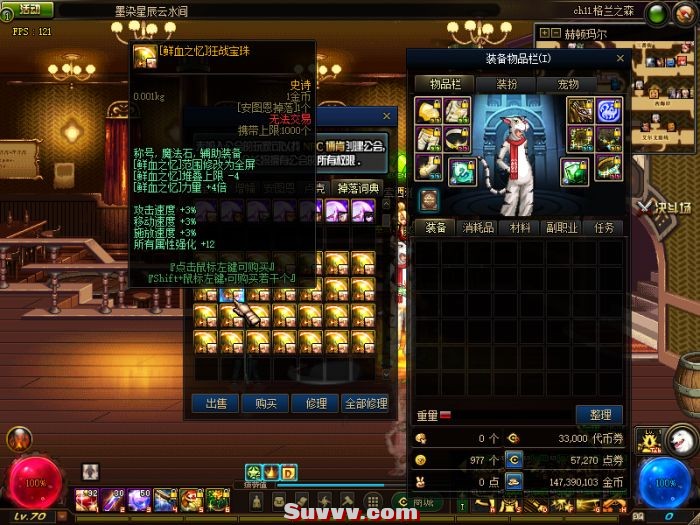700x525 pixels.
Task: Switch to the 物品栏 tab
Action: (445, 85)
